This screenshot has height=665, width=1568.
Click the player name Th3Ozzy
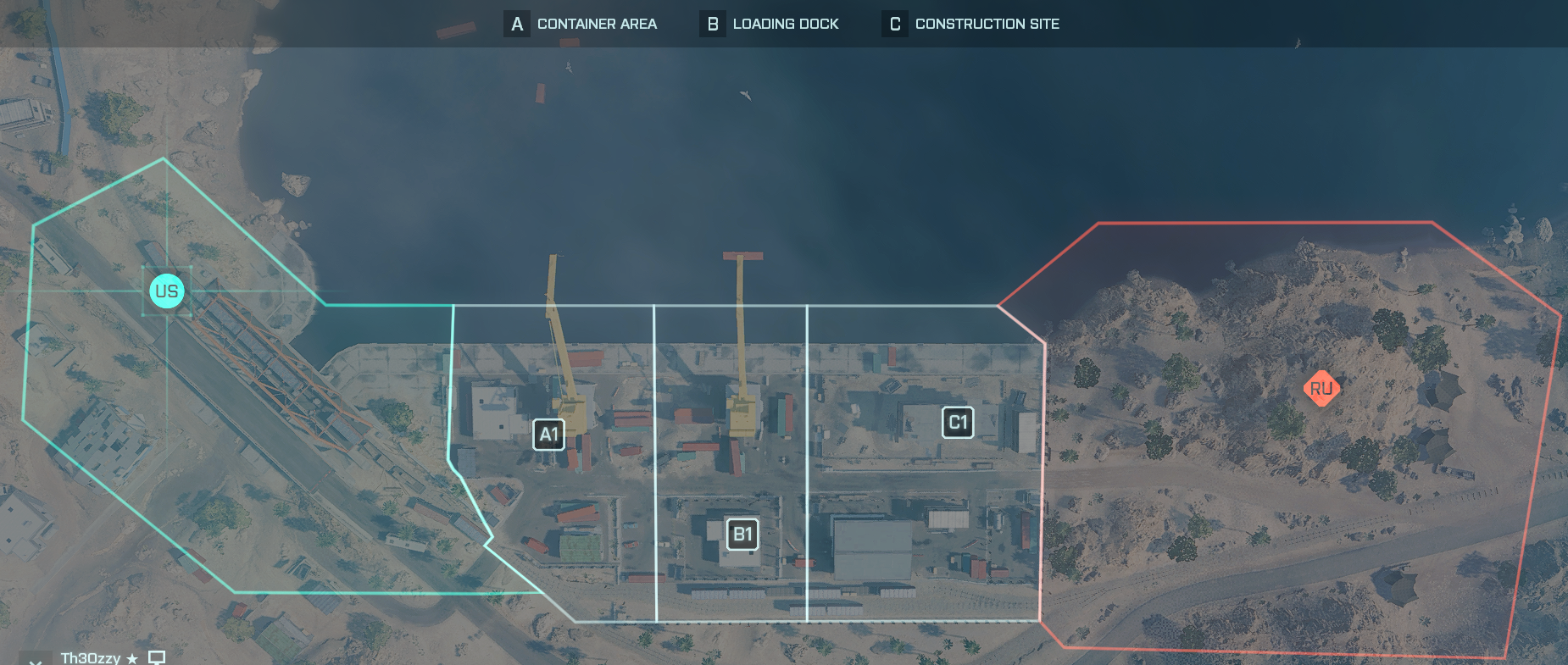pos(92,657)
